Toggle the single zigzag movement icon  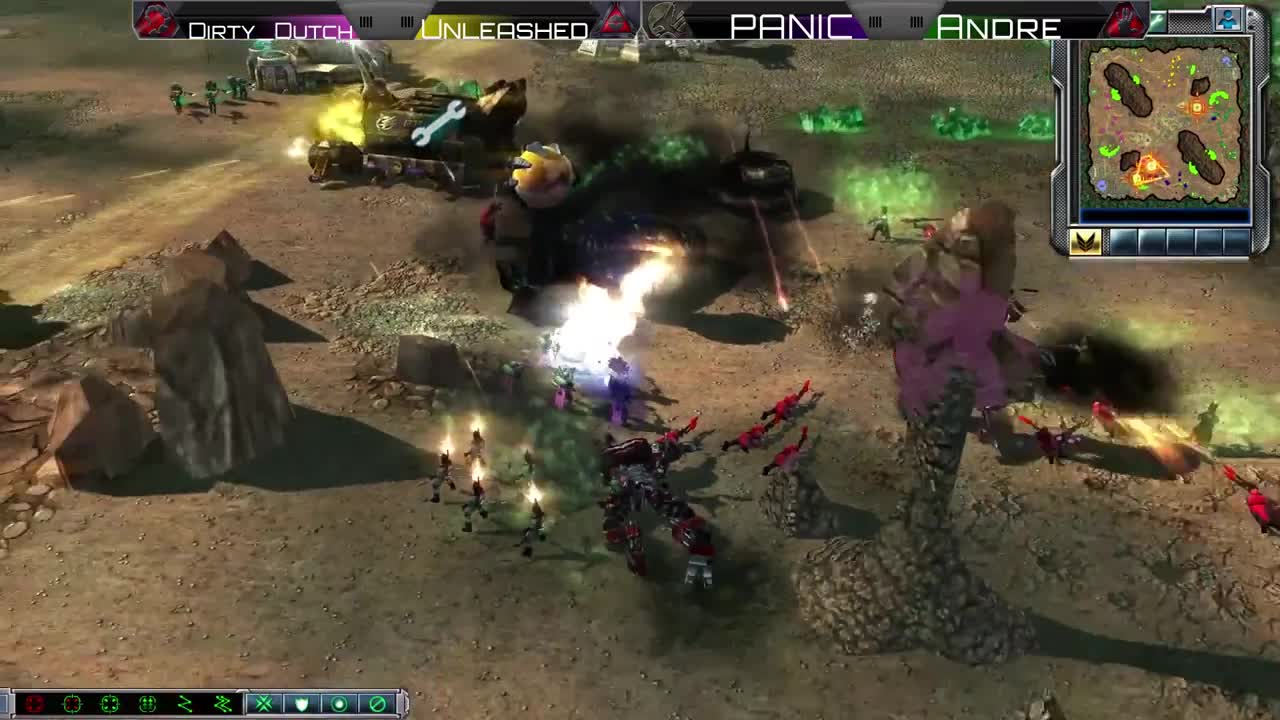[187, 703]
